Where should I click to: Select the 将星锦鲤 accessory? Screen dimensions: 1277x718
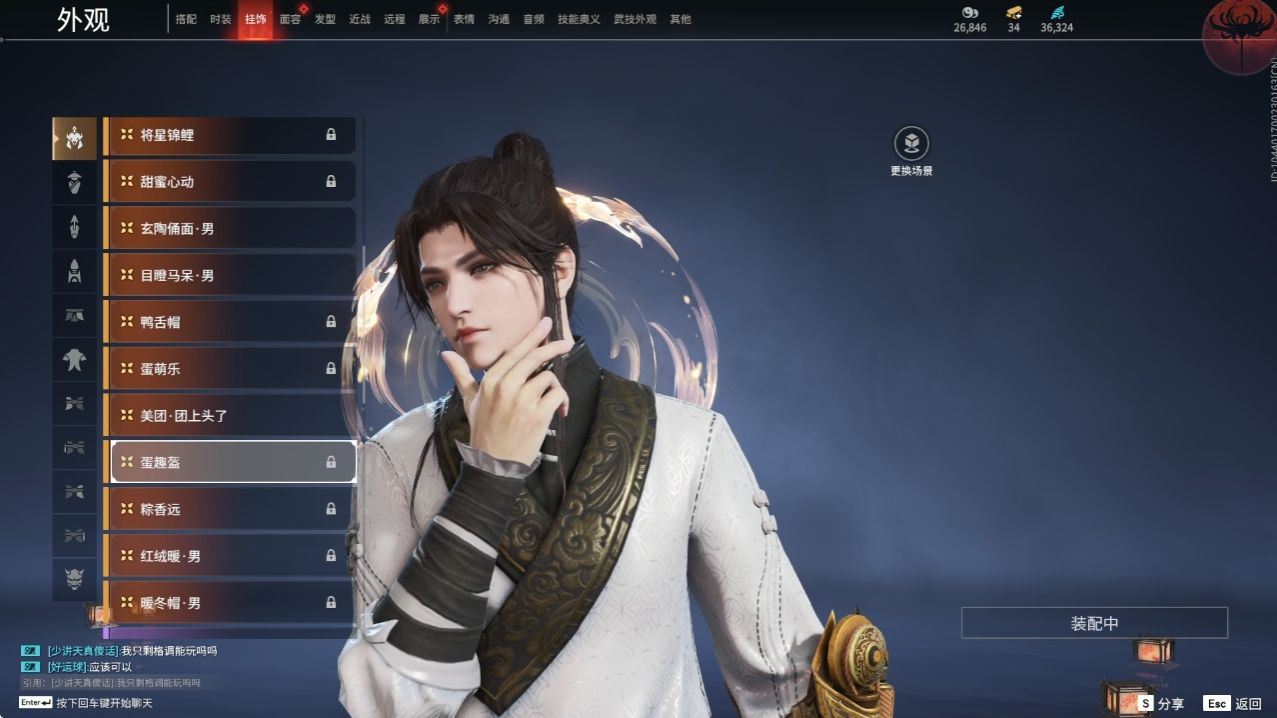[230, 135]
